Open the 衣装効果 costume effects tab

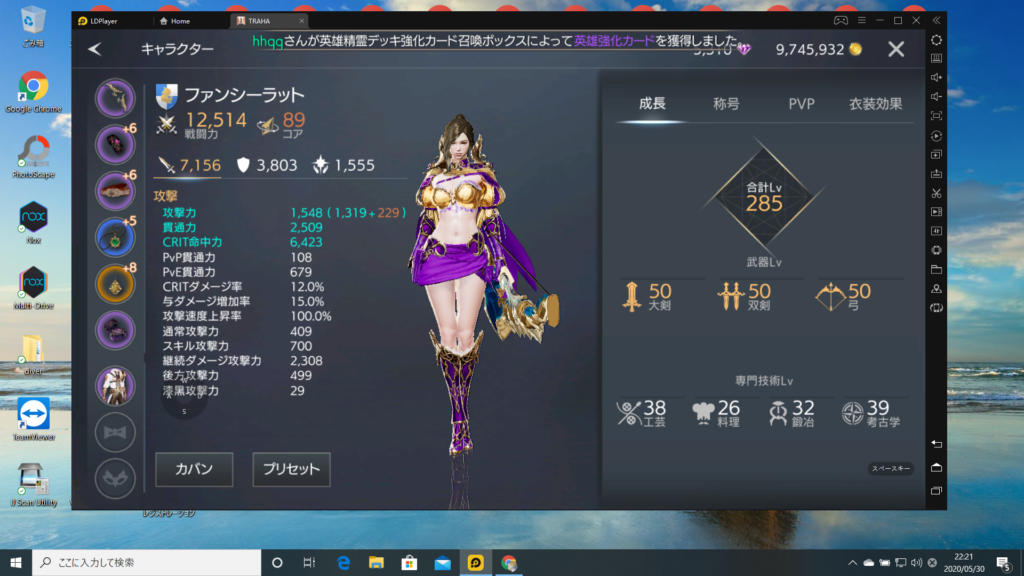(875, 103)
